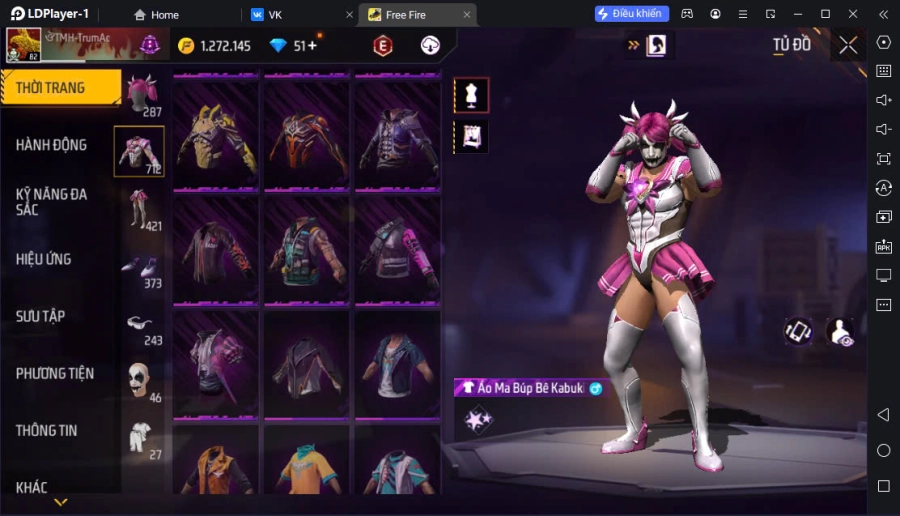
Task: Open the sunglasses accessory subcategory
Action: (139, 324)
